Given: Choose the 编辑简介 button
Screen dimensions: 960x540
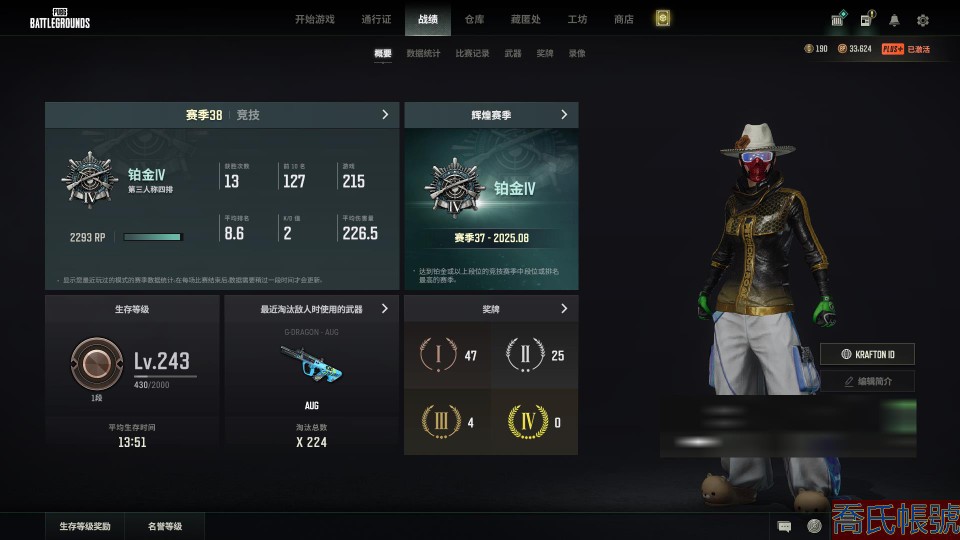Looking at the screenshot, I should click(x=867, y=381).
